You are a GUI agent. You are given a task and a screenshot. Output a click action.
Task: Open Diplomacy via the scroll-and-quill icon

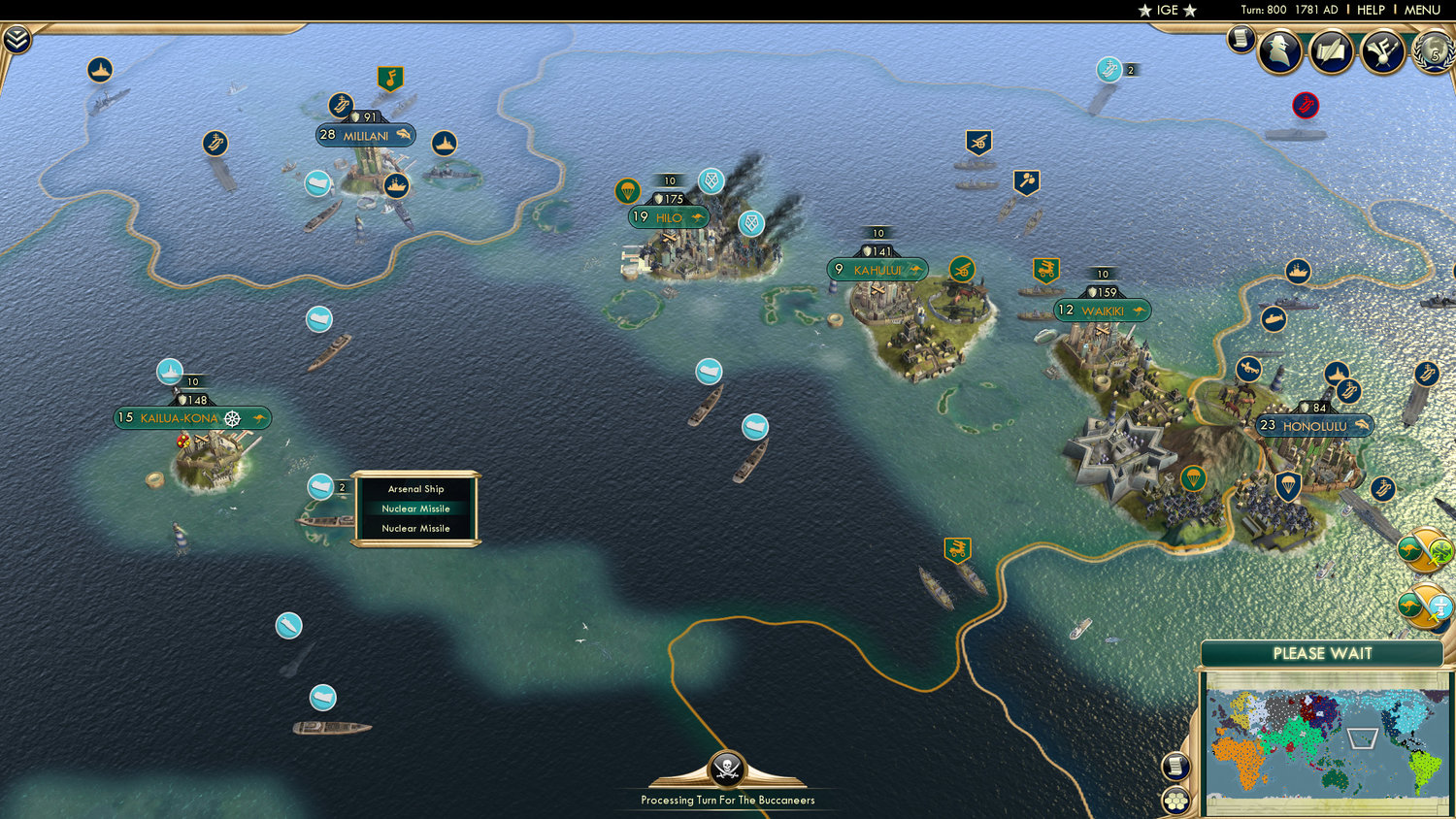coord(1331,50)
